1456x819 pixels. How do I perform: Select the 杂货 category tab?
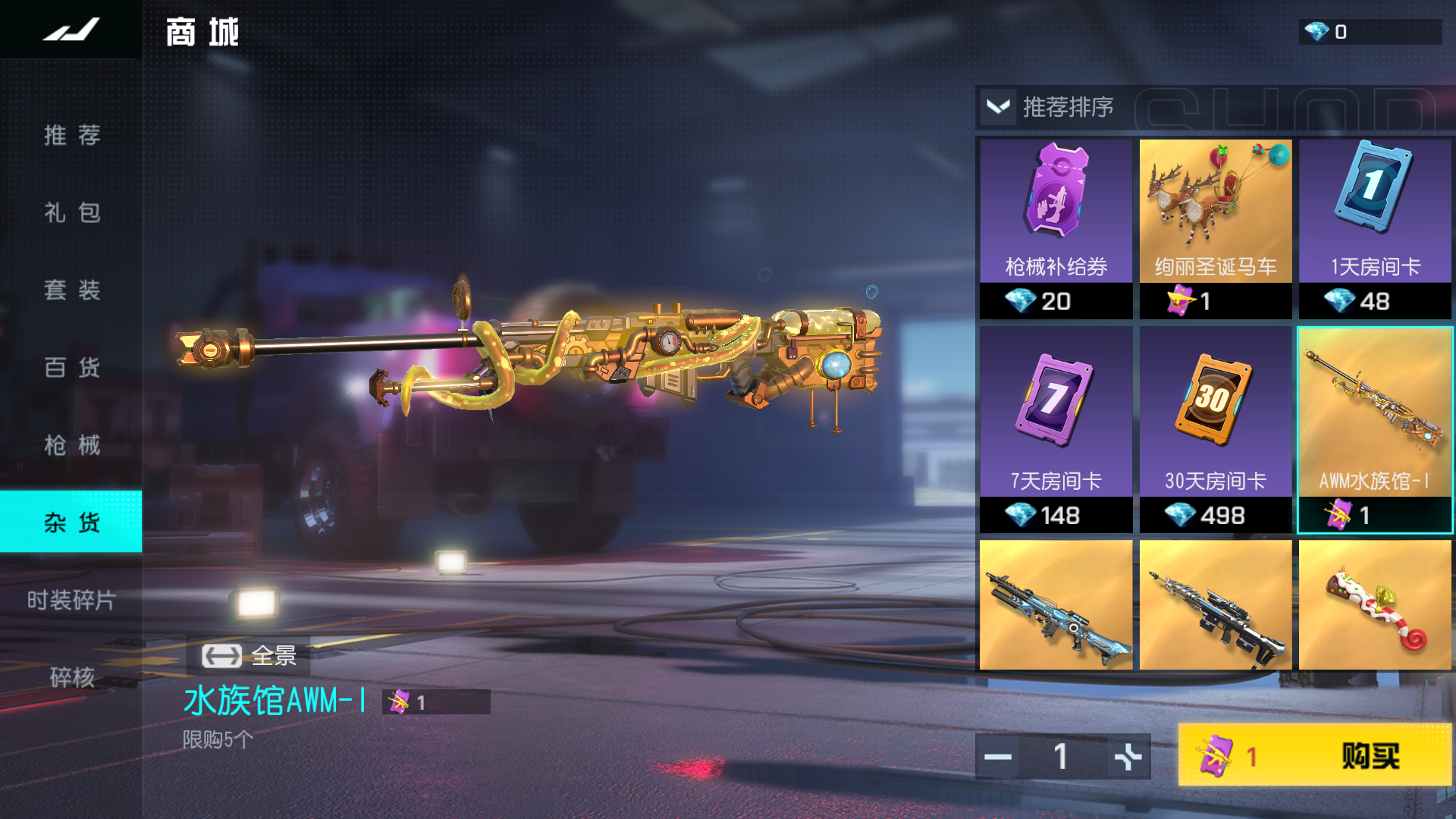click(71, 522)
